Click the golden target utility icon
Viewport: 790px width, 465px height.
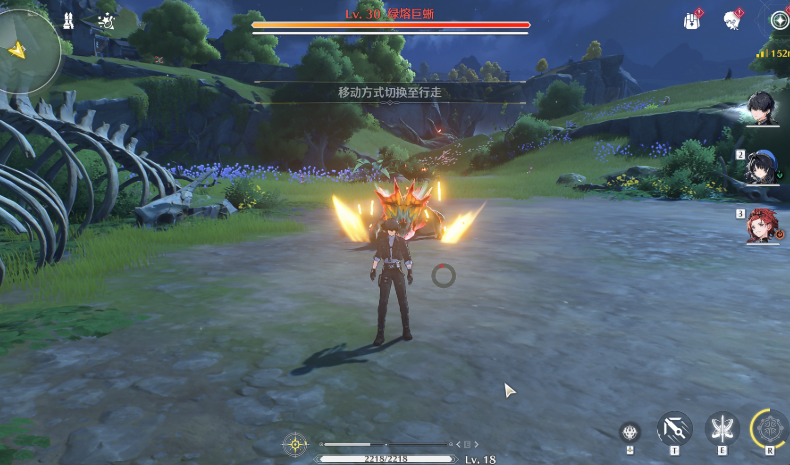click(x=295, y=443)
